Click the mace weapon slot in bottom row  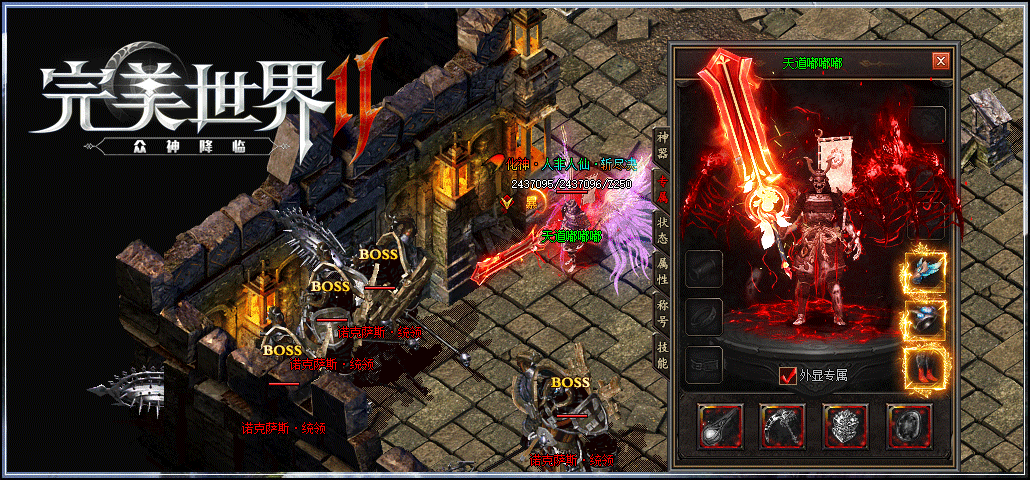pos(721,426)
